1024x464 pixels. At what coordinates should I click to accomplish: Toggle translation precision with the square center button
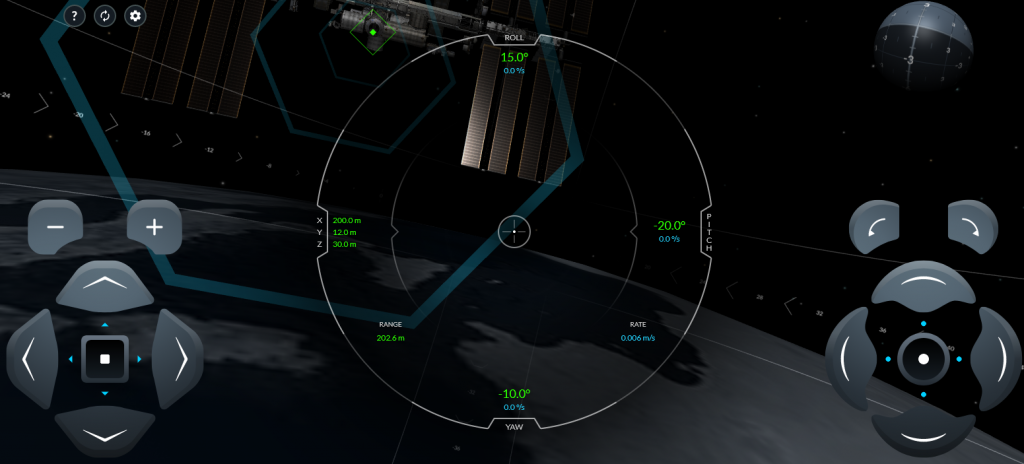click(105, 358)
